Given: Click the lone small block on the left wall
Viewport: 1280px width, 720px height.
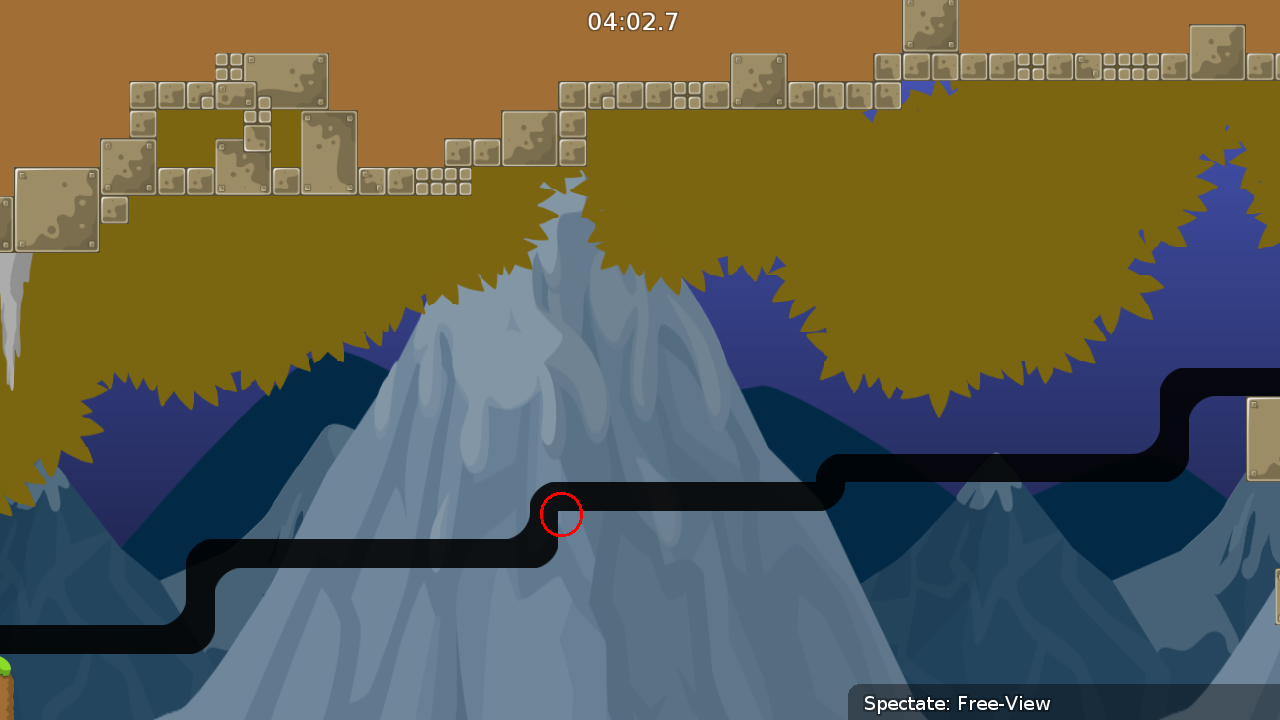Looking at the screenshot, I should pos(113,211).
